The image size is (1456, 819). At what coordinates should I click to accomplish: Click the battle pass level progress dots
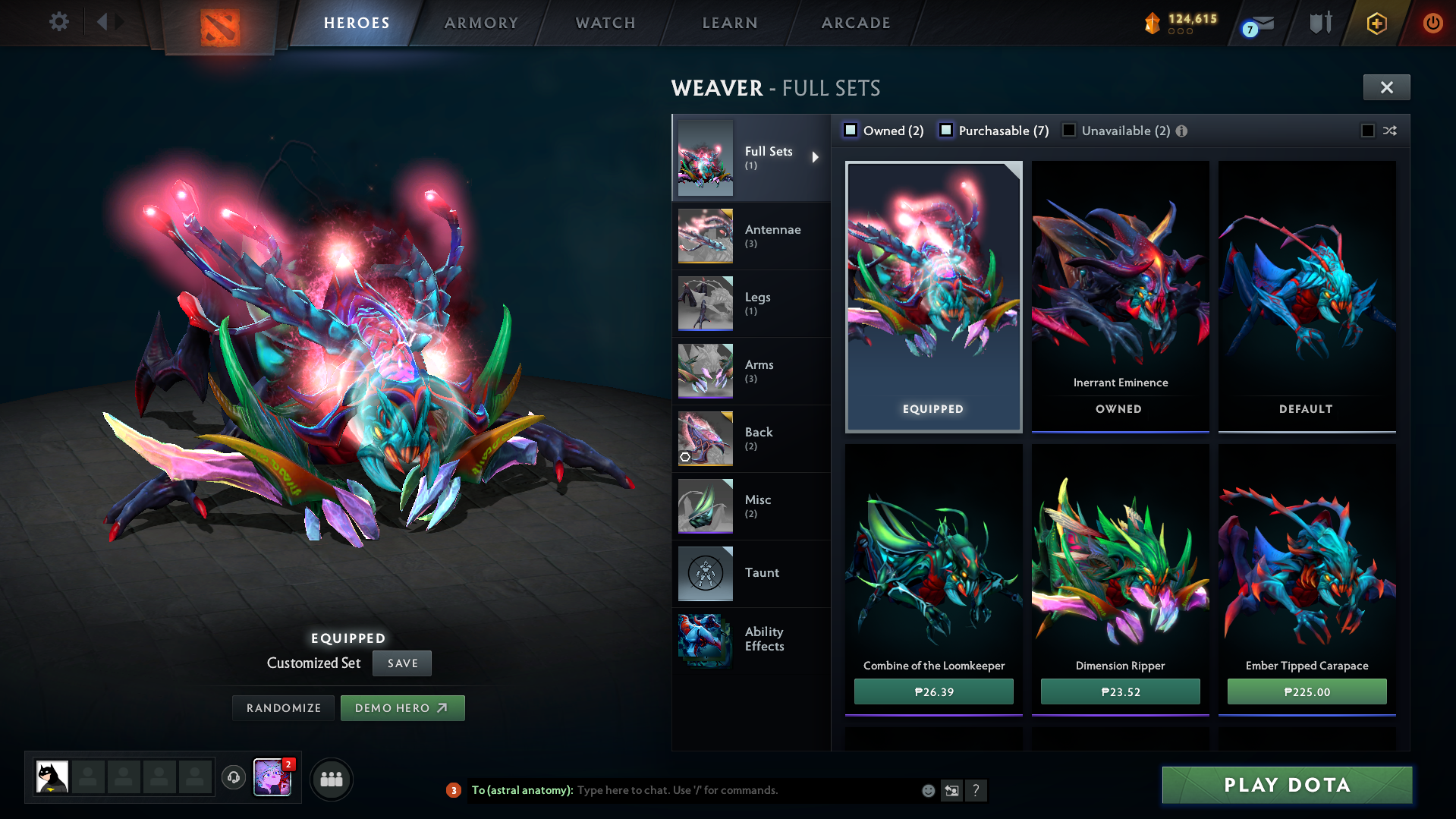click(x=1181, y=31)
